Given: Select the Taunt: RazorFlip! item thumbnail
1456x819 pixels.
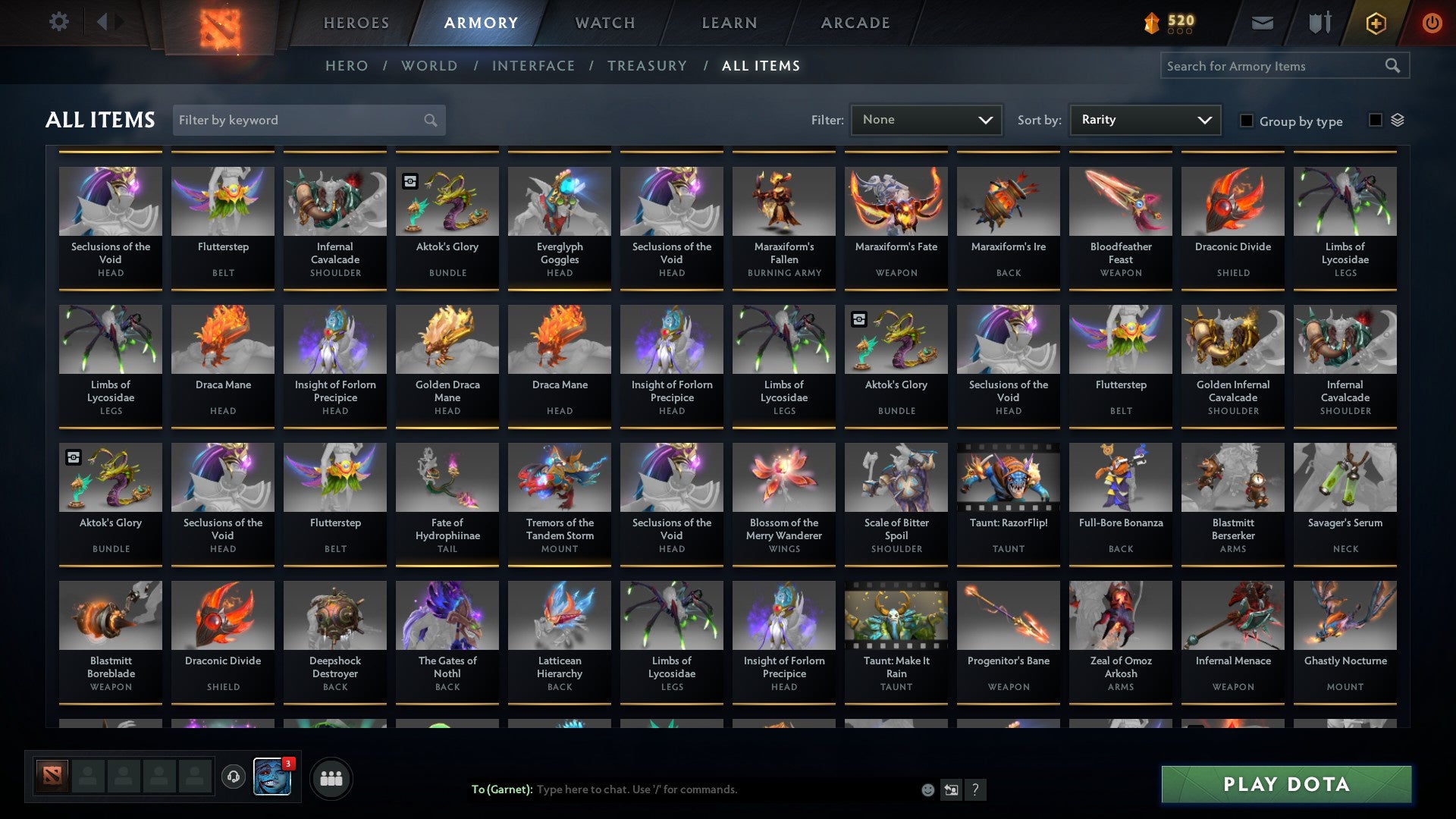Looking at the screenshot, I should [1008, 477].
